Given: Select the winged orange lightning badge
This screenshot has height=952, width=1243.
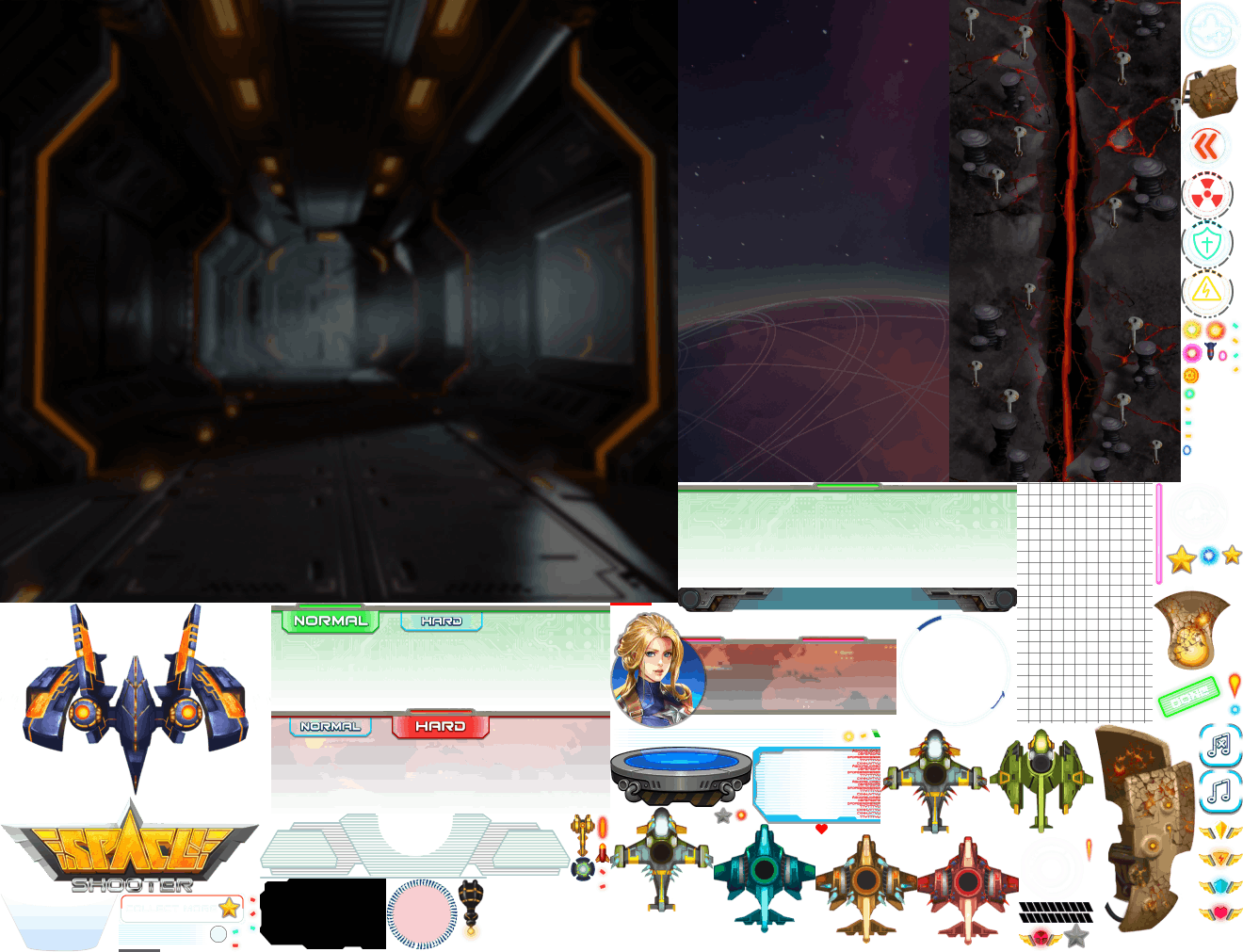Looking at the screenshot, I should pos(1220,858).
